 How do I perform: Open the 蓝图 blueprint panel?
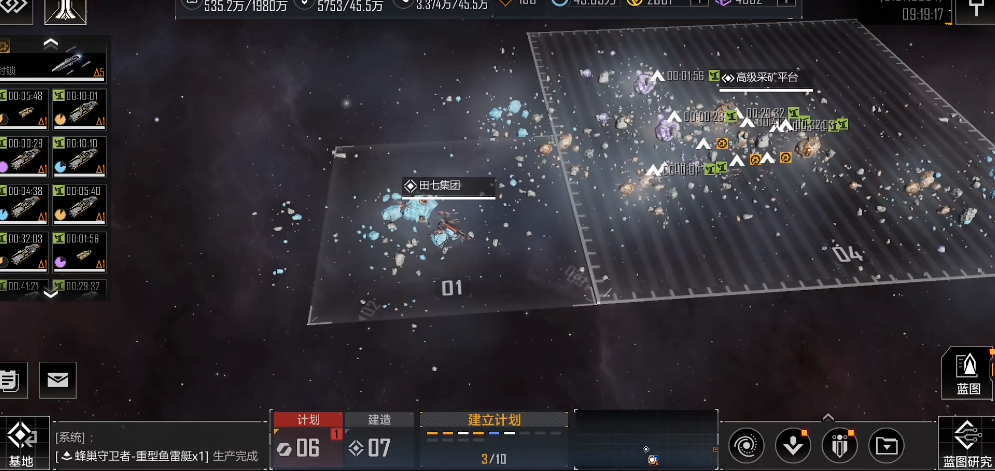[x=967, y=372]
